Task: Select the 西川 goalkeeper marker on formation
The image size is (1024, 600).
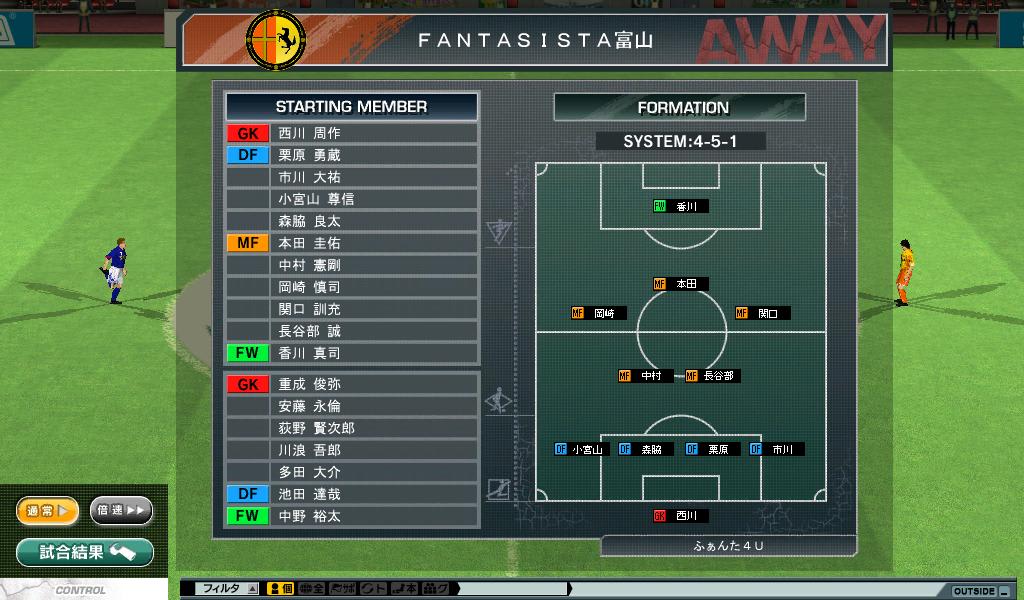Action: click(x=681, y=516)
